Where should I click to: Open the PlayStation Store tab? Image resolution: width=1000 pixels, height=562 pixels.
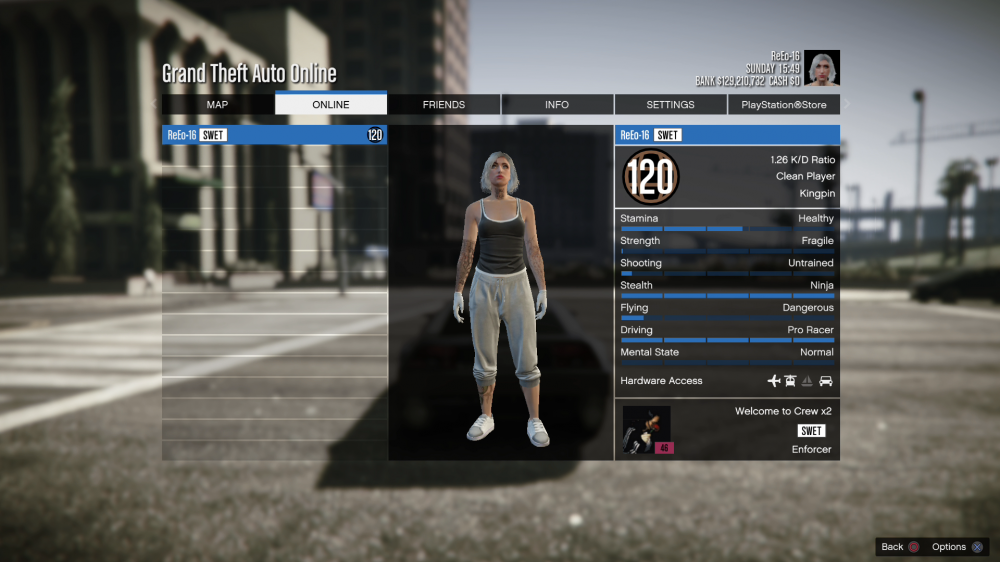784,105
